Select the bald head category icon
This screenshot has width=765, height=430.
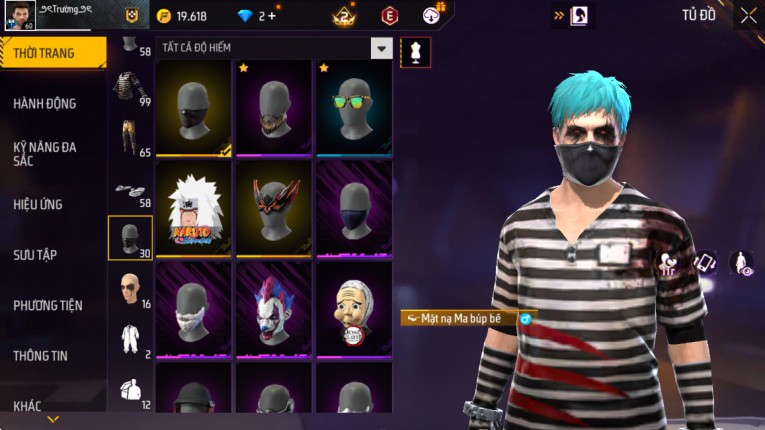click(129, 288)
